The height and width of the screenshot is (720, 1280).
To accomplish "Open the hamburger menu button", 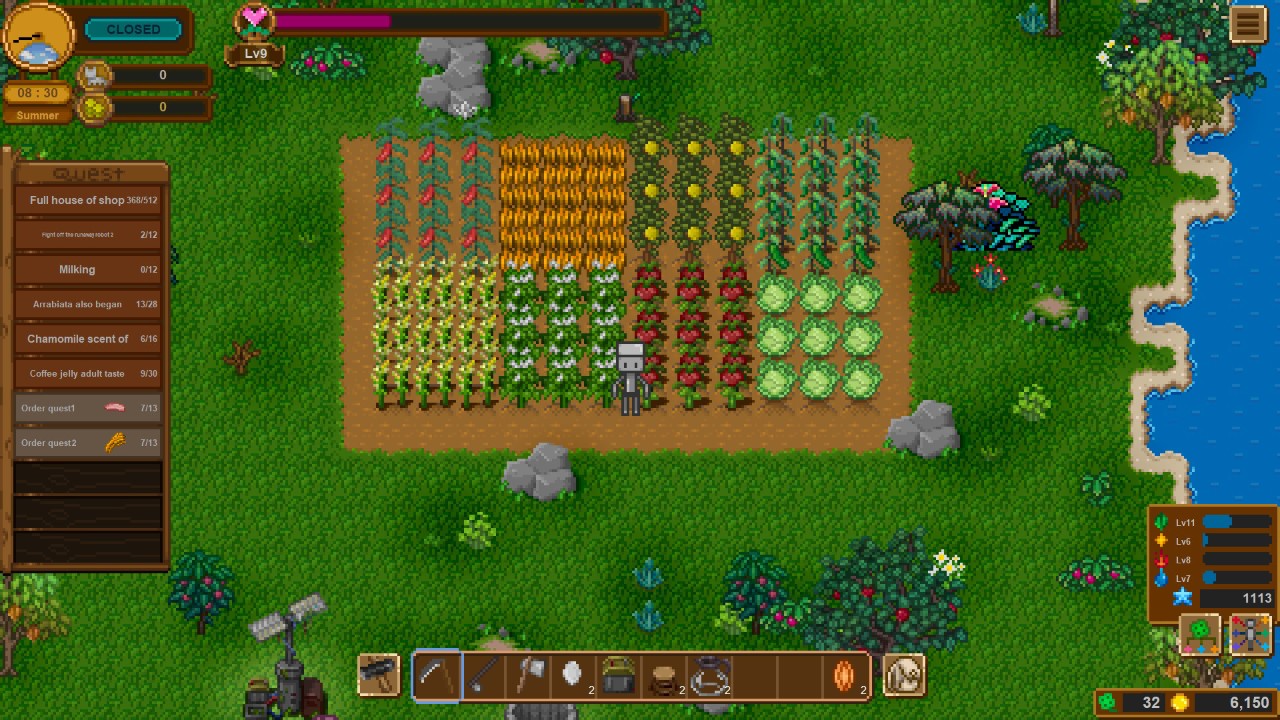I will [x=1247, y=24].
